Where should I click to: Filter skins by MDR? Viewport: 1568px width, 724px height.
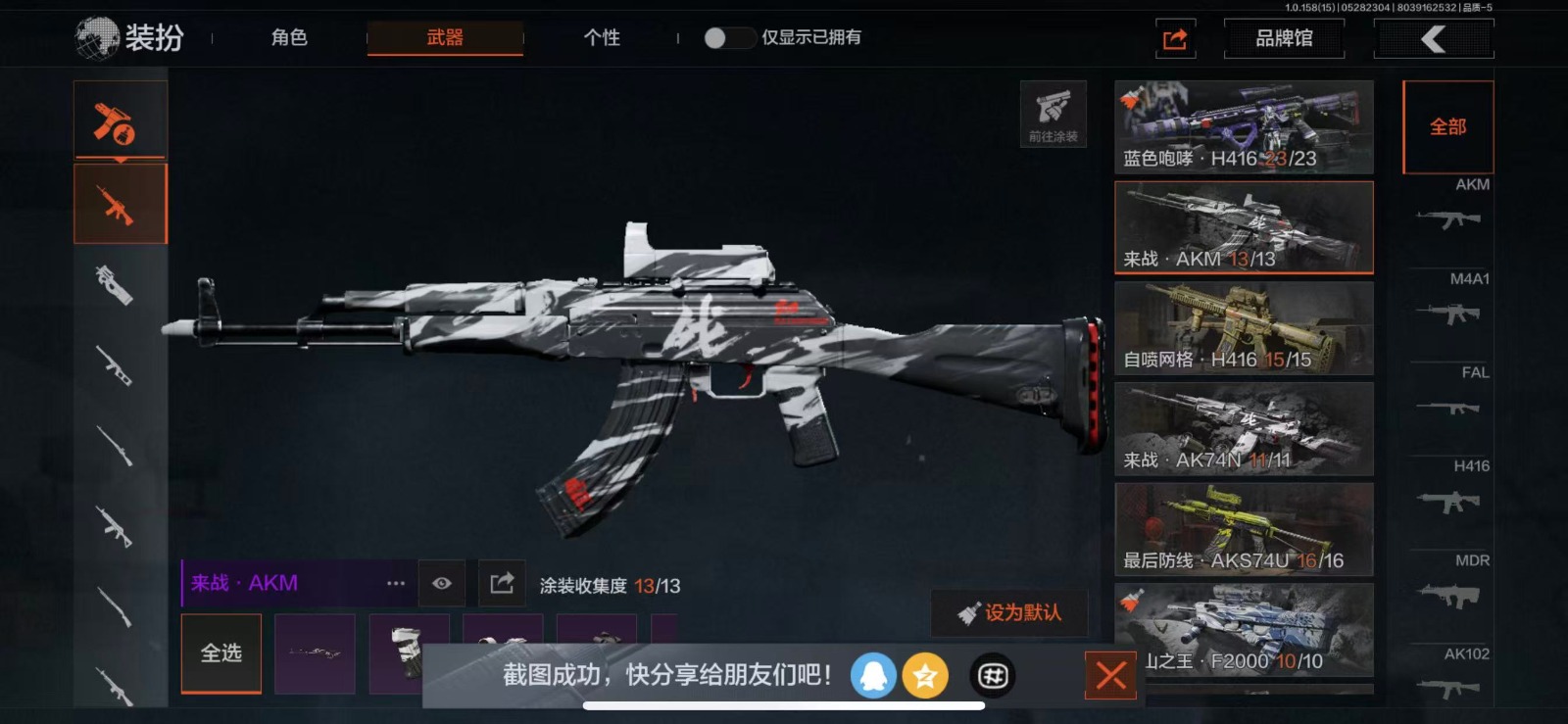(1449, 584)
